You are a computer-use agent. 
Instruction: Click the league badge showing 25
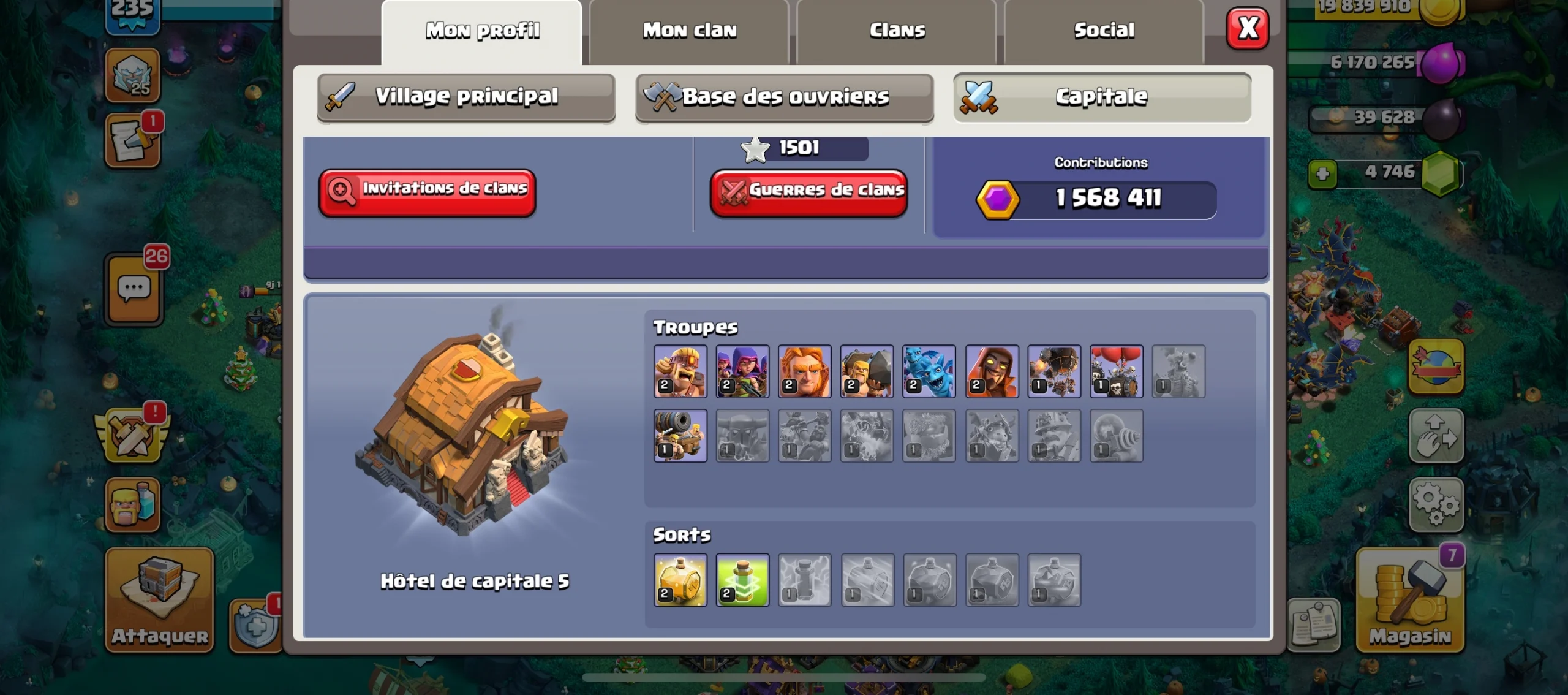[134, 75]
